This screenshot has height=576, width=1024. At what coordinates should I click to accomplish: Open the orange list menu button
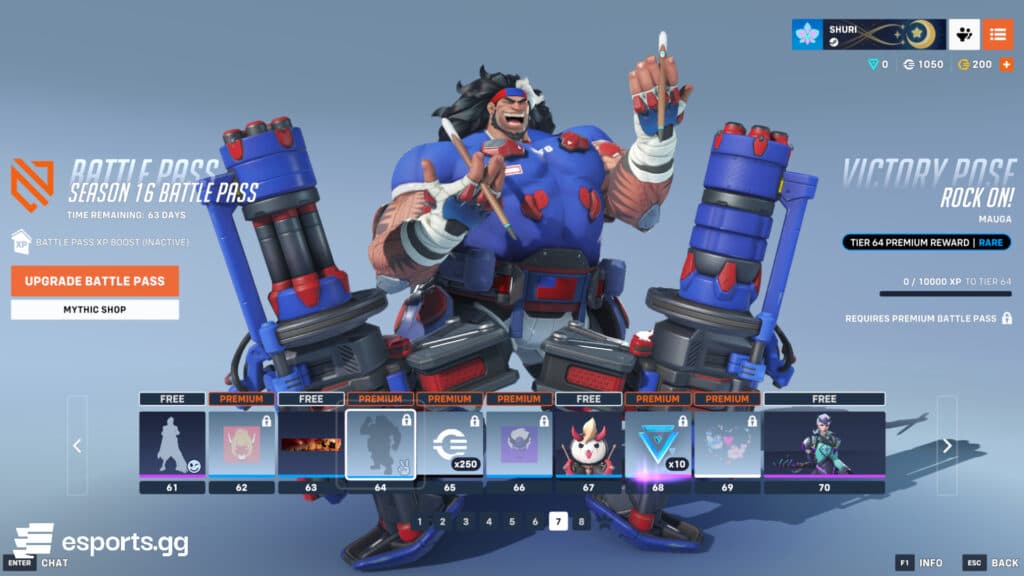click(997, 34)
